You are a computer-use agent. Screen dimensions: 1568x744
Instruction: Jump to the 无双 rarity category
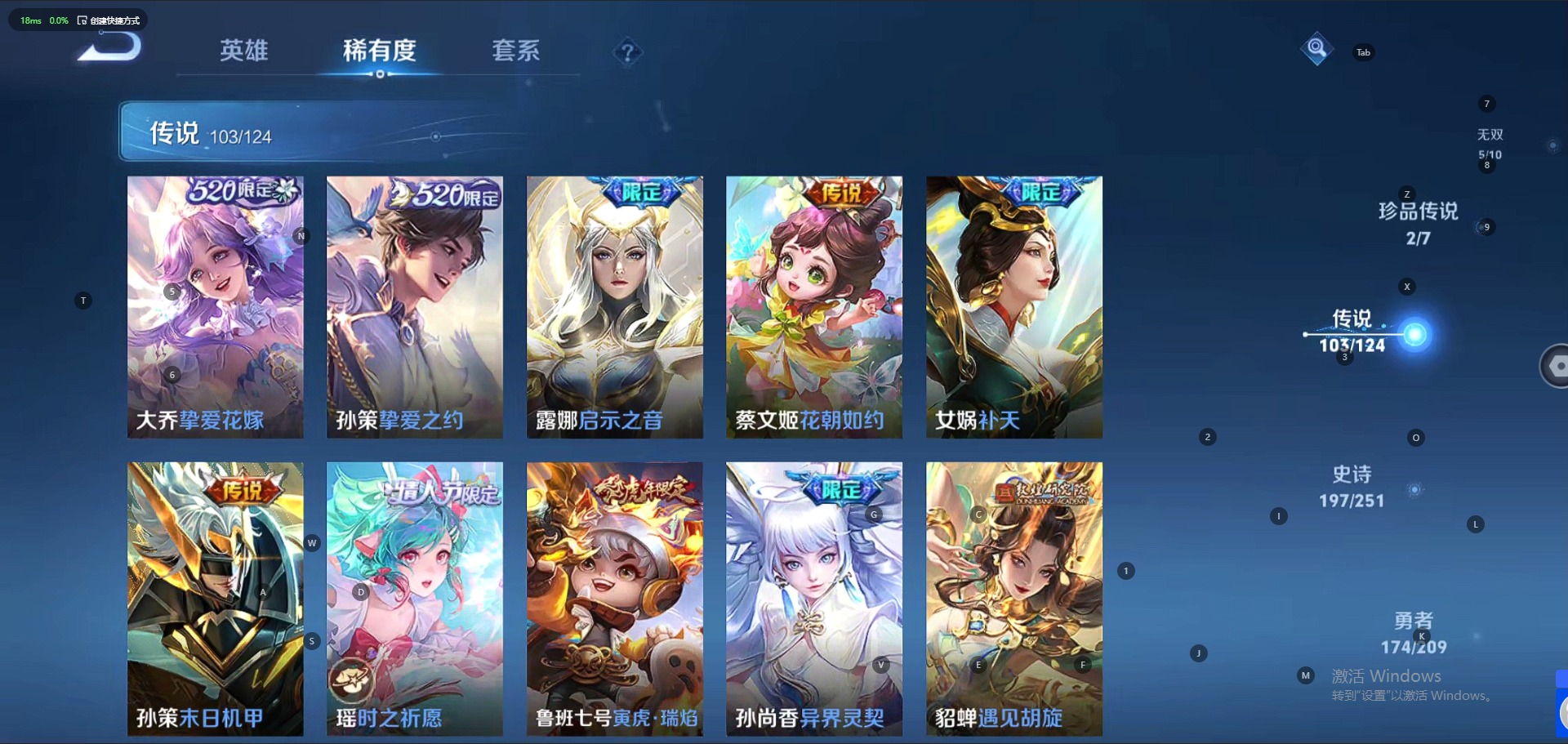pos(1490,142)
